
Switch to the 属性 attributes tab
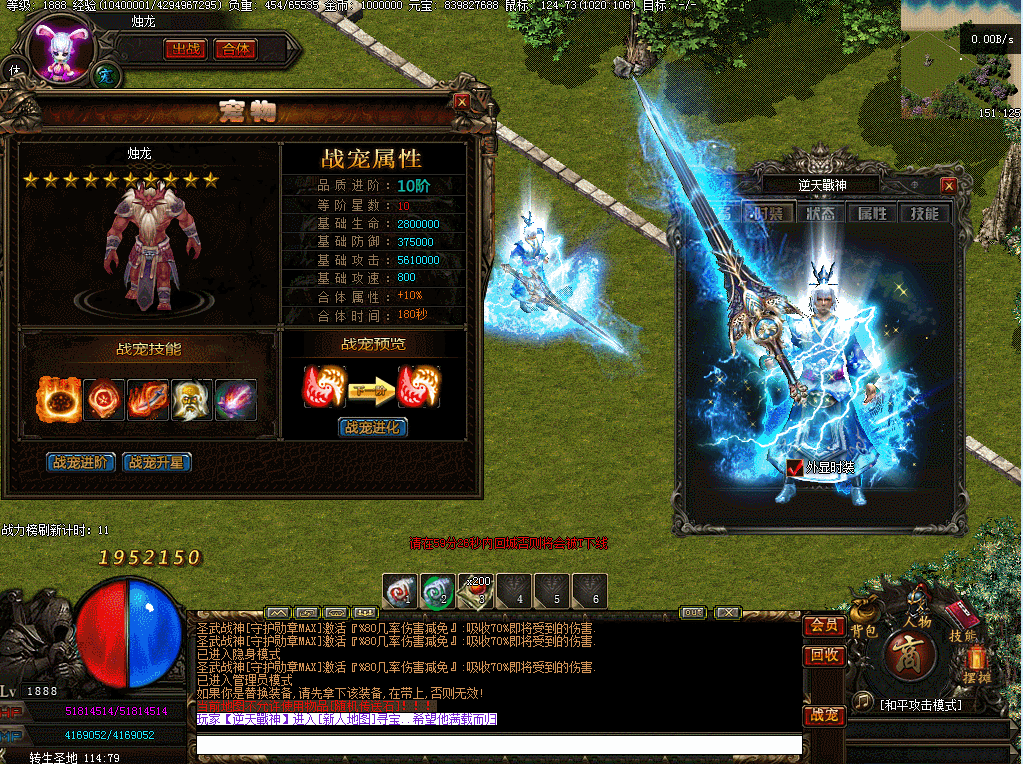tap(872, 213)
